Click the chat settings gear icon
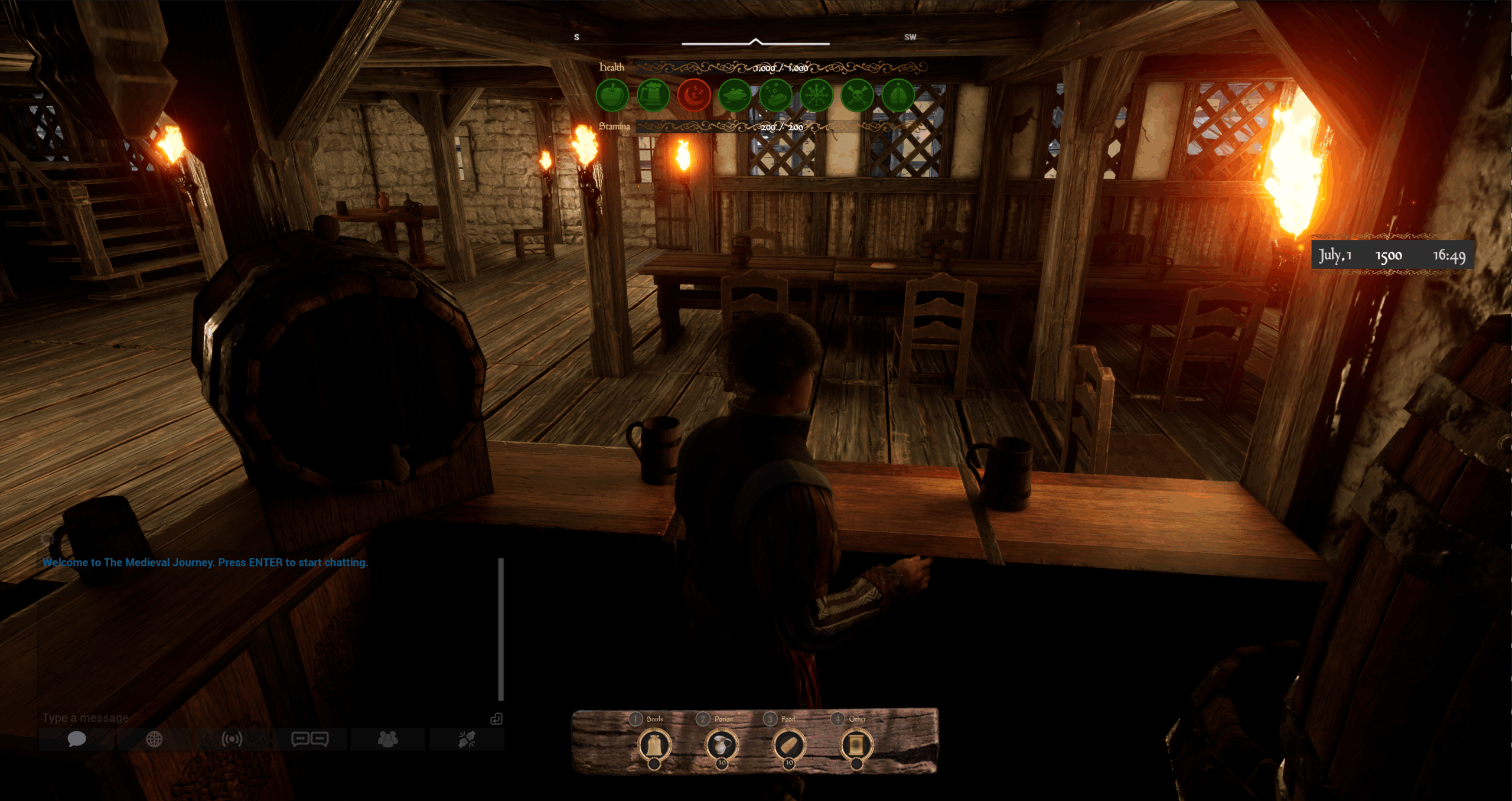The image size is (1512, 801). [47, 539]
